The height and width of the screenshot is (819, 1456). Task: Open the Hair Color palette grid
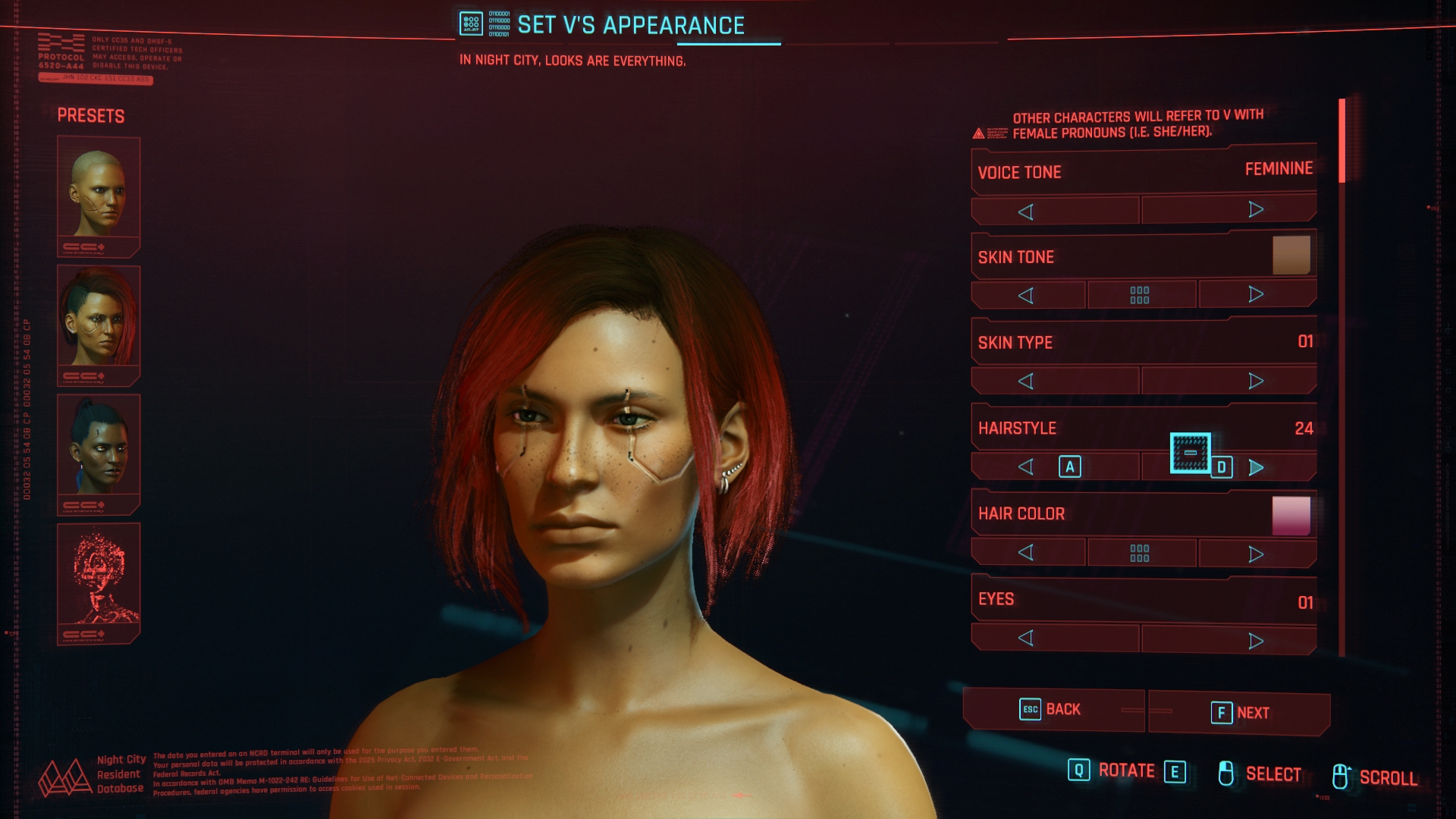1140,553
